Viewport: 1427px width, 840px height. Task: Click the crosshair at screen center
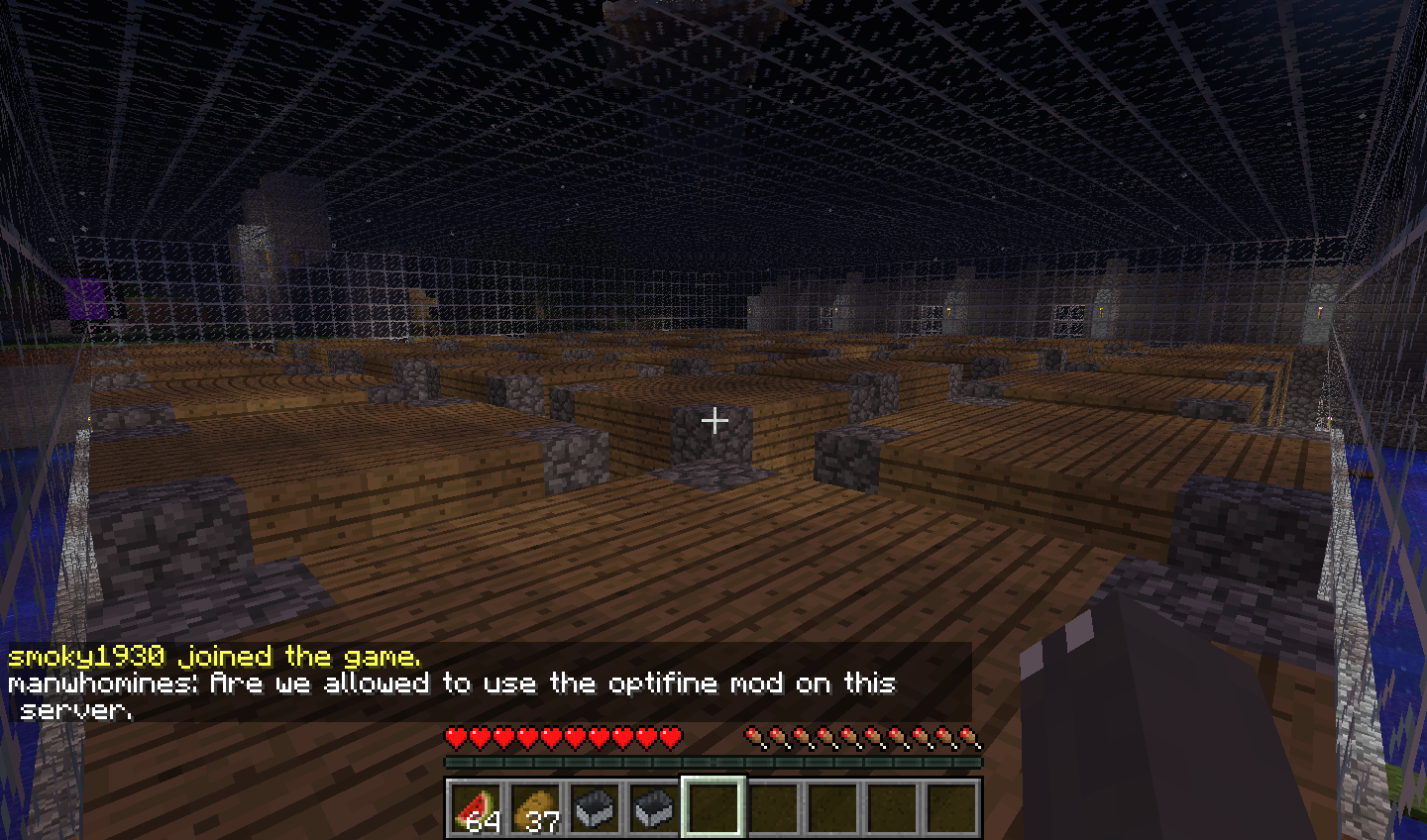click(x=713, y=421)
